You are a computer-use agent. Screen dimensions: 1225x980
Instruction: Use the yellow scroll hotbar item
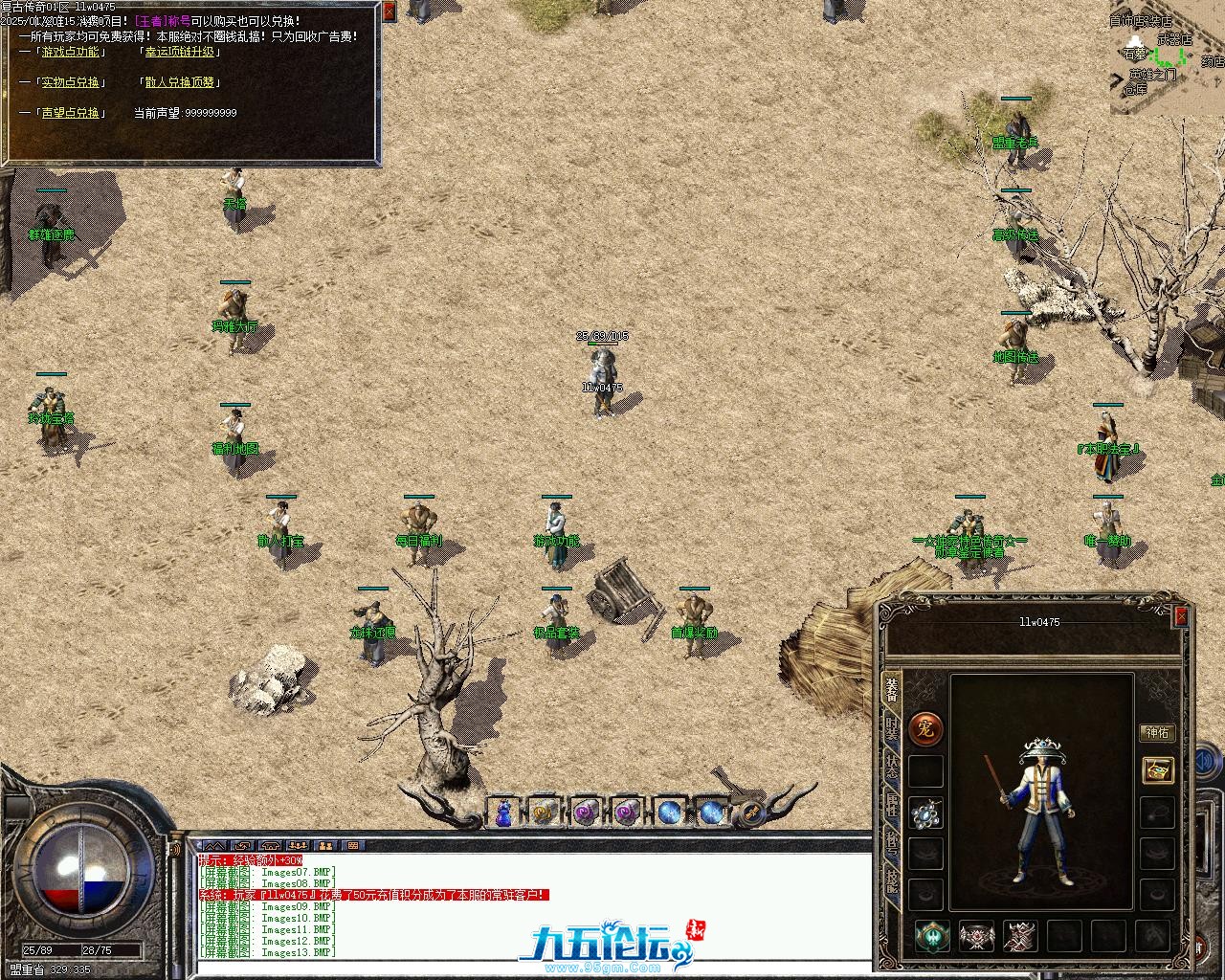(544, 813)
